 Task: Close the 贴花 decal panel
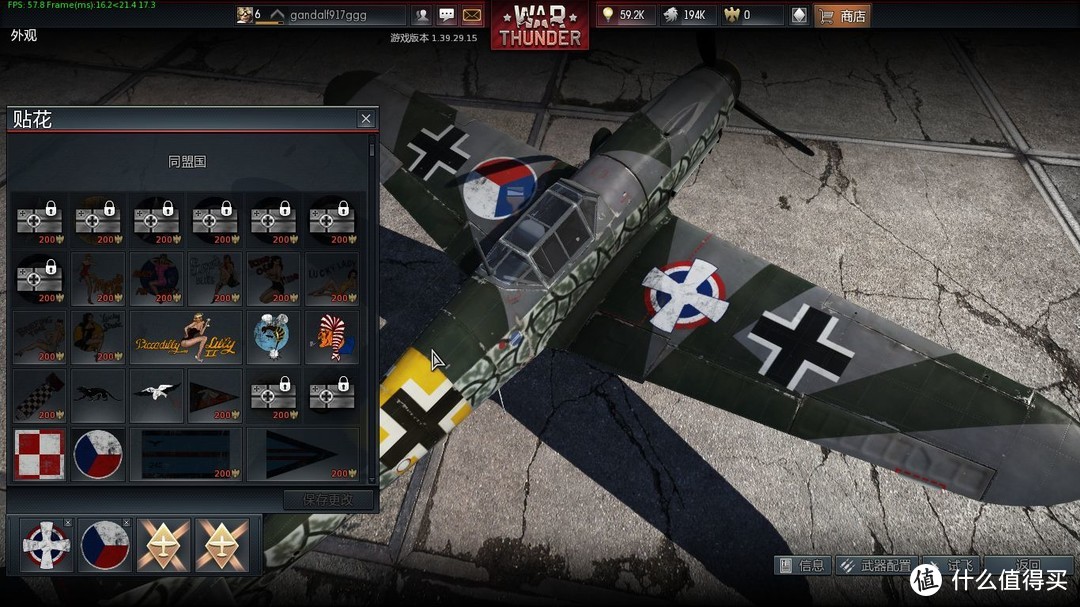[366, 119]
